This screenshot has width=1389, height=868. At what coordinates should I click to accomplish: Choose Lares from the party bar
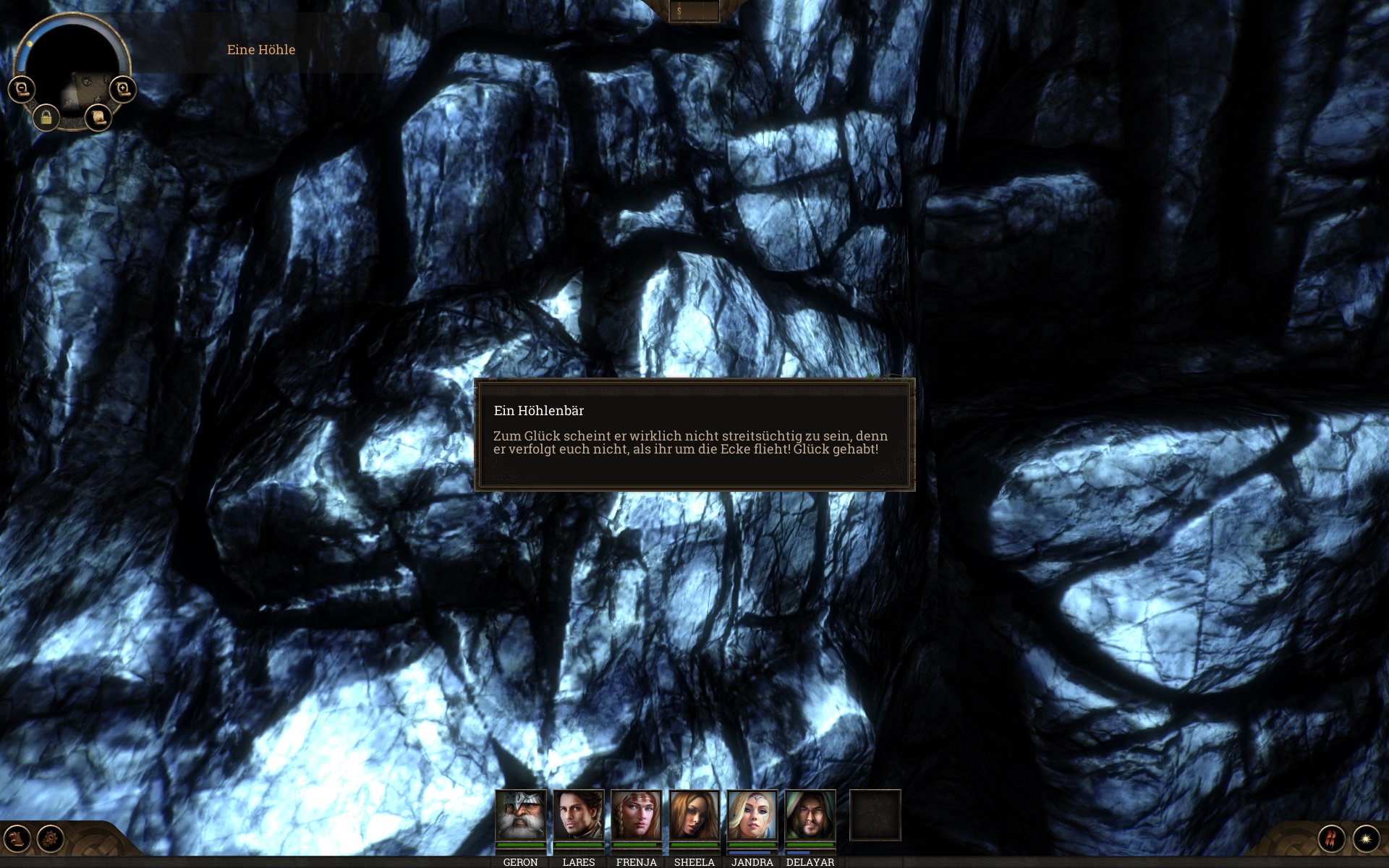[578, 816]
